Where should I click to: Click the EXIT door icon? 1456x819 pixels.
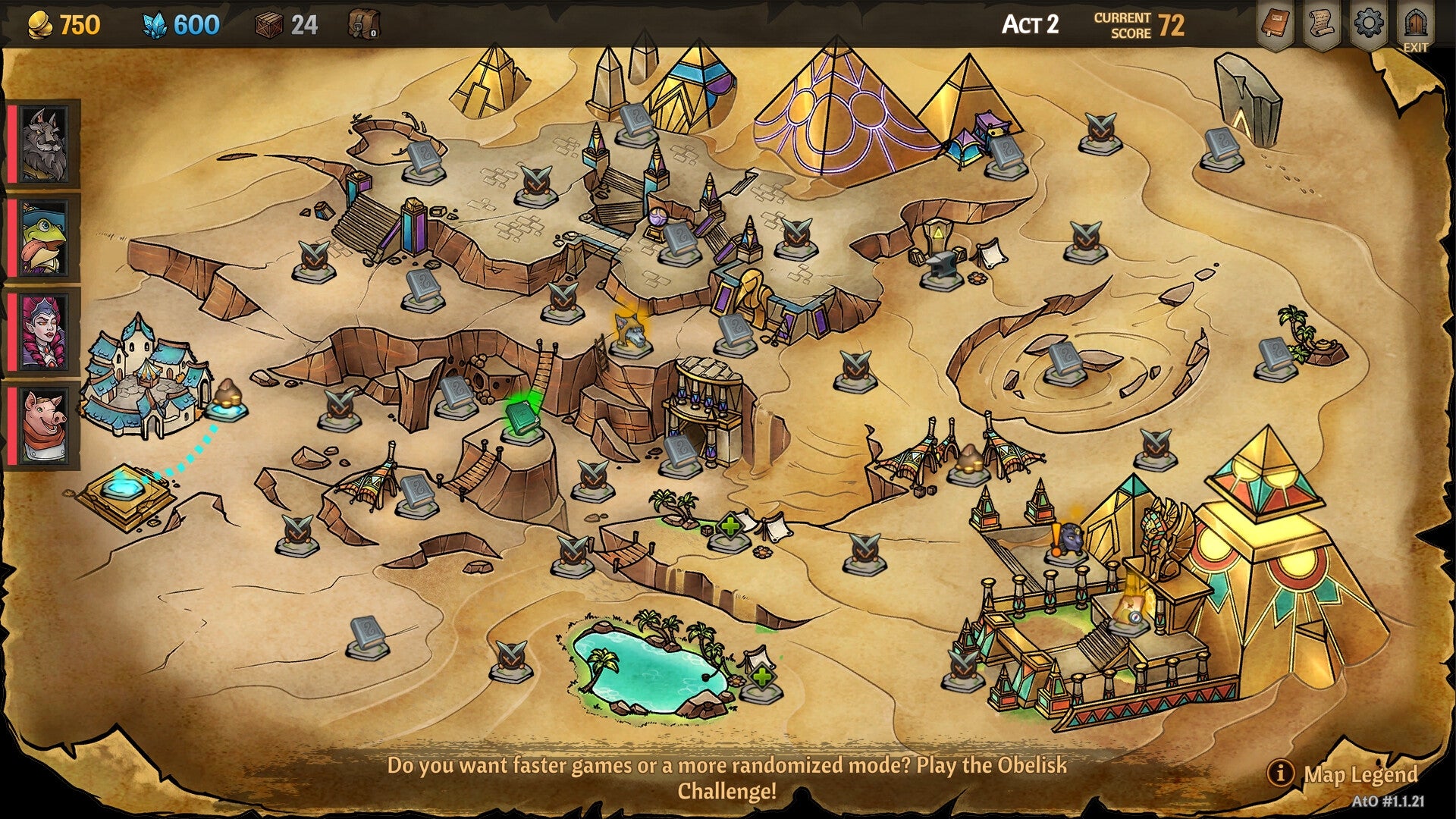click(x=1417, y=21)
